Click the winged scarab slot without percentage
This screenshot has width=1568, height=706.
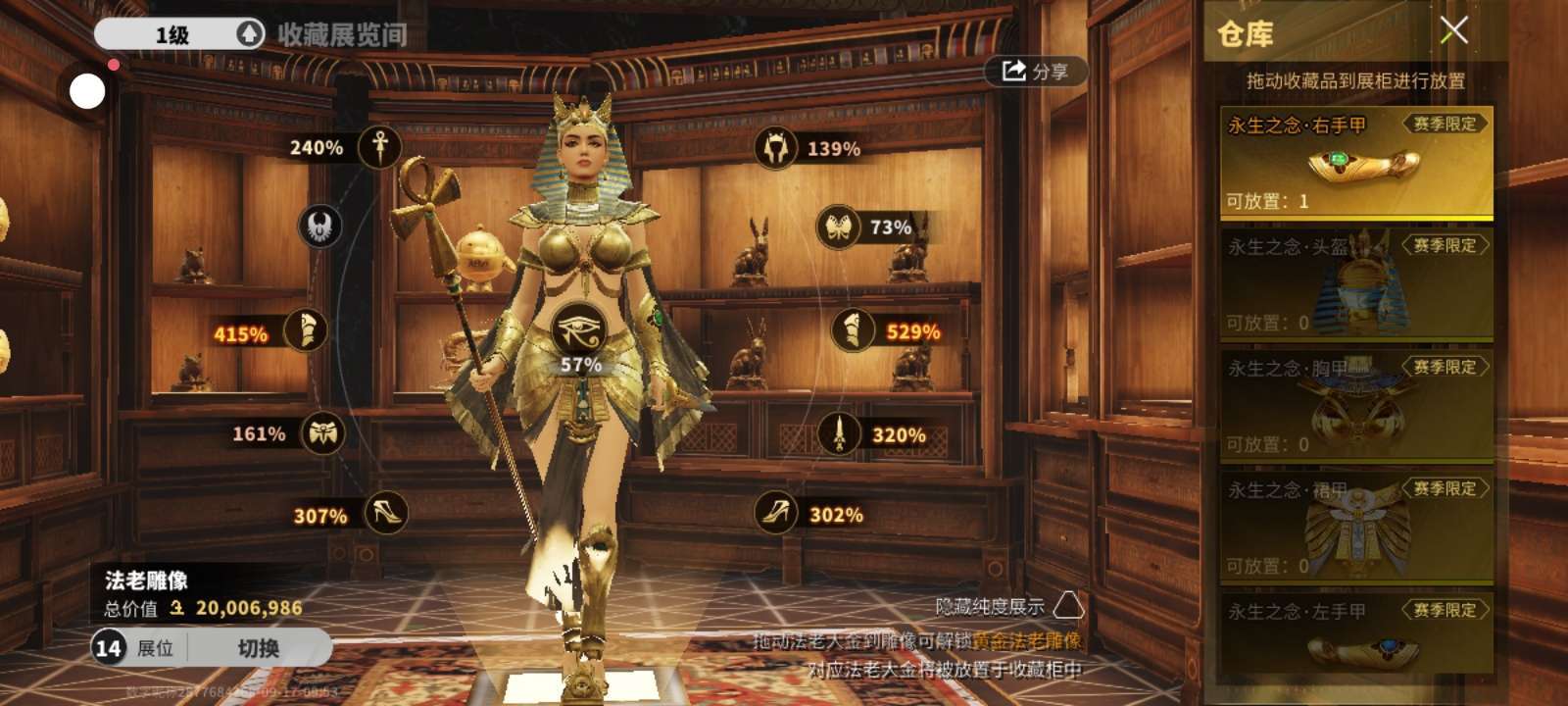click(x=319, y=227)
